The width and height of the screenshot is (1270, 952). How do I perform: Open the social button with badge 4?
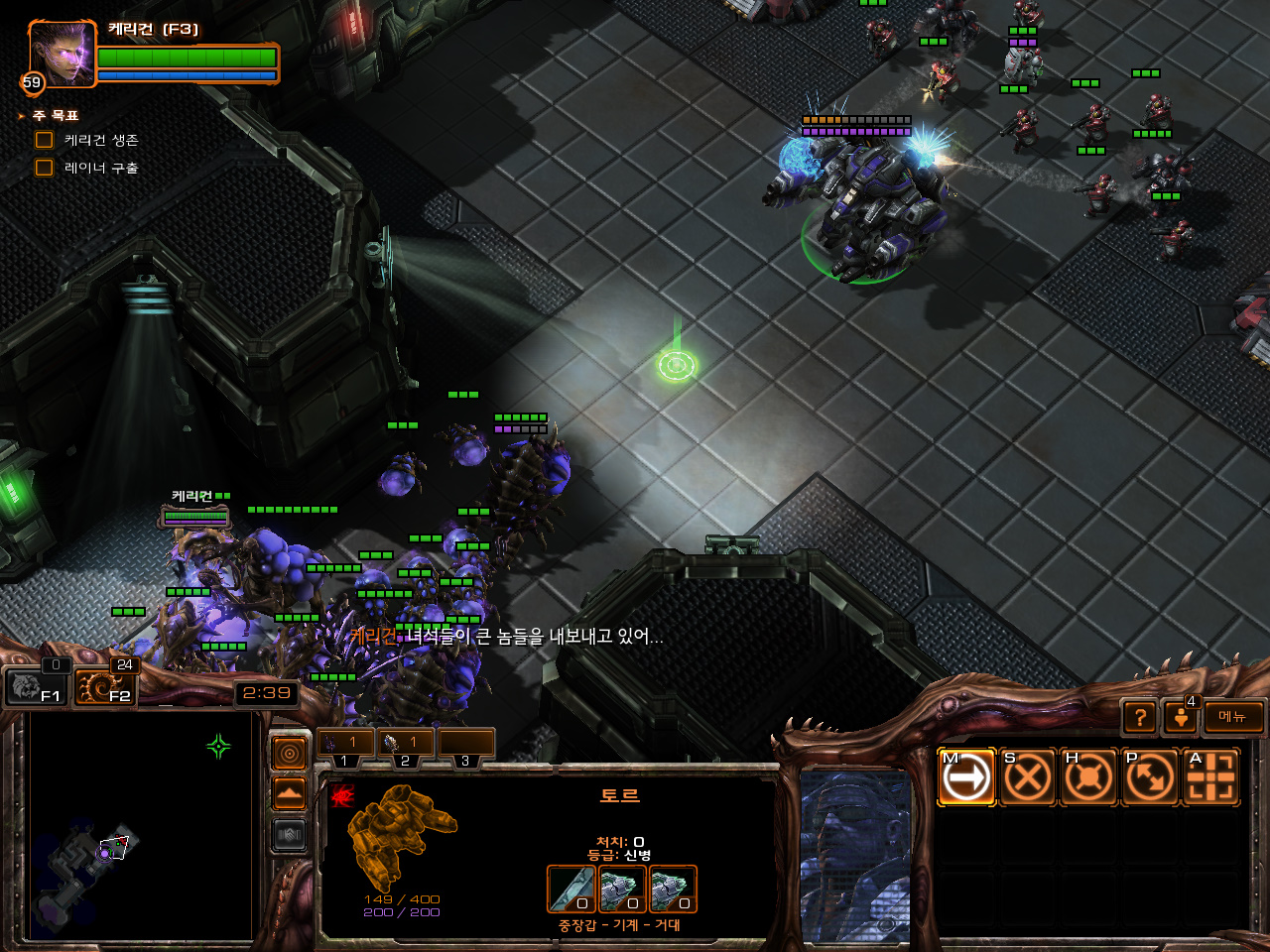coord(1181,716)
